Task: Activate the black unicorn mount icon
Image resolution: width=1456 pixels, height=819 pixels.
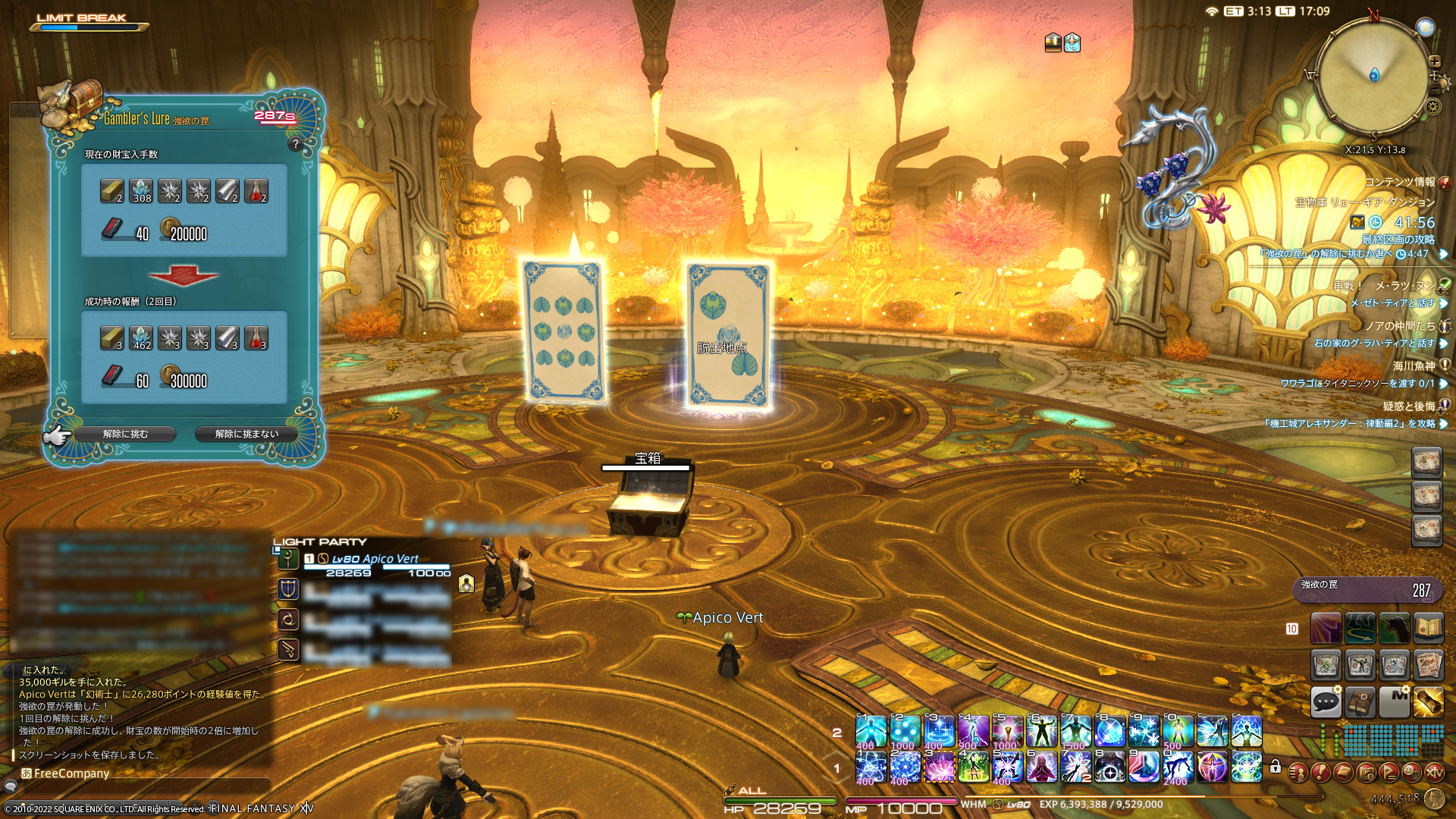Action: click(1394, 628)
